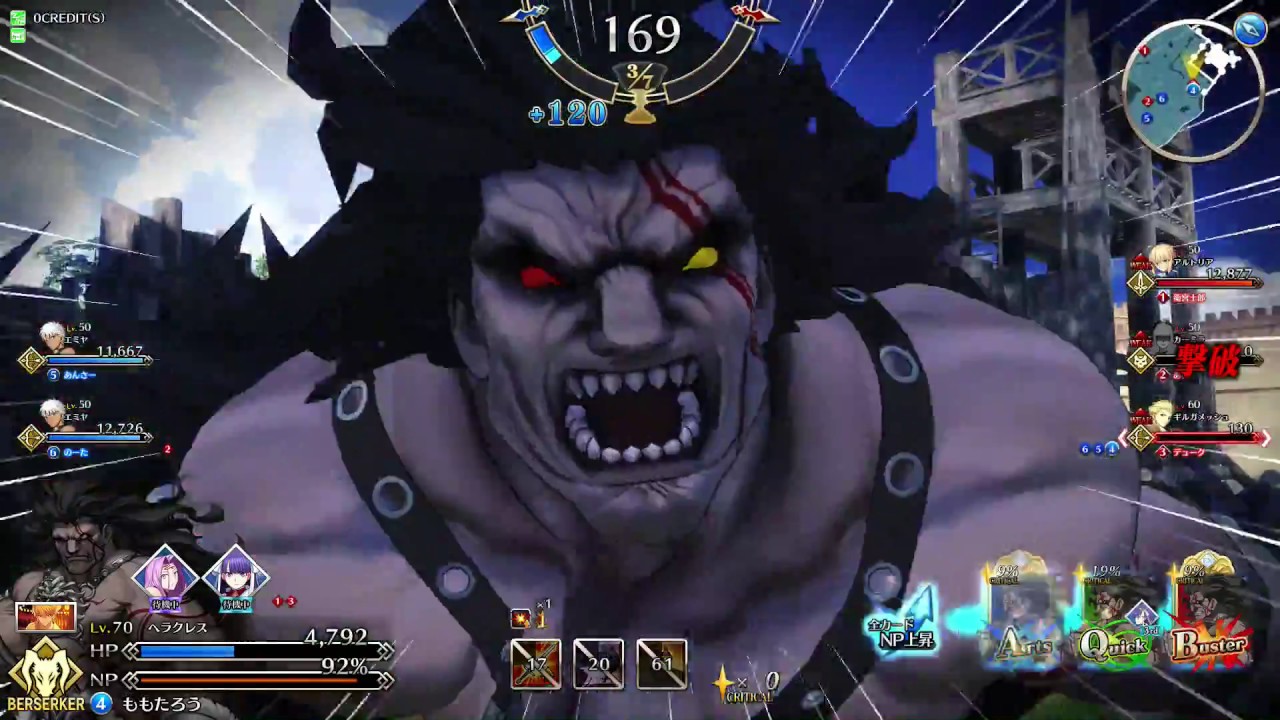This screenshot has width=1280, height=720.
Task: Tap the blue compass icon by the minimap
Action: click(1250, 30)
